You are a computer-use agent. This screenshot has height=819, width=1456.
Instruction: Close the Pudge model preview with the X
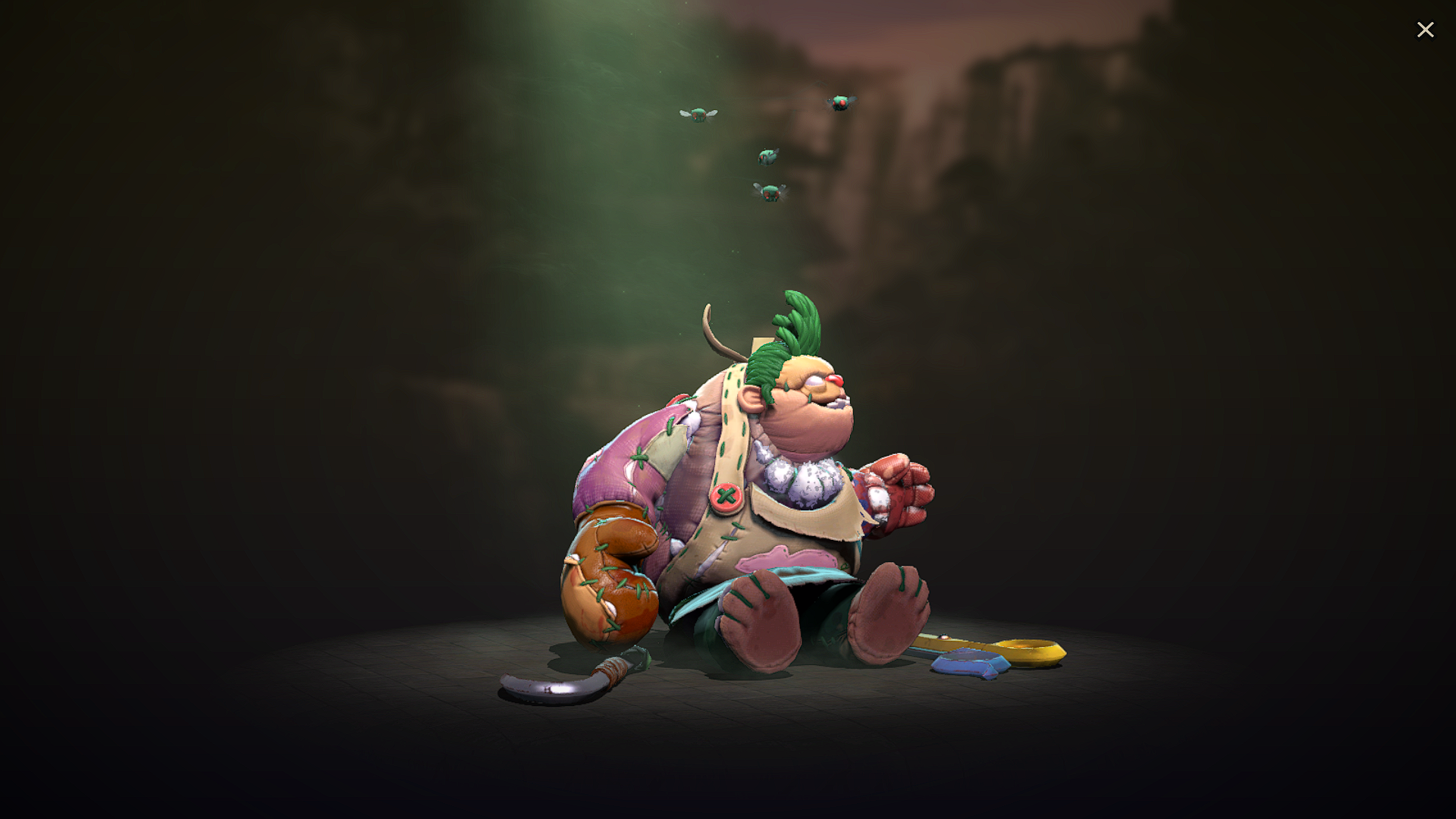(1426, 30)
